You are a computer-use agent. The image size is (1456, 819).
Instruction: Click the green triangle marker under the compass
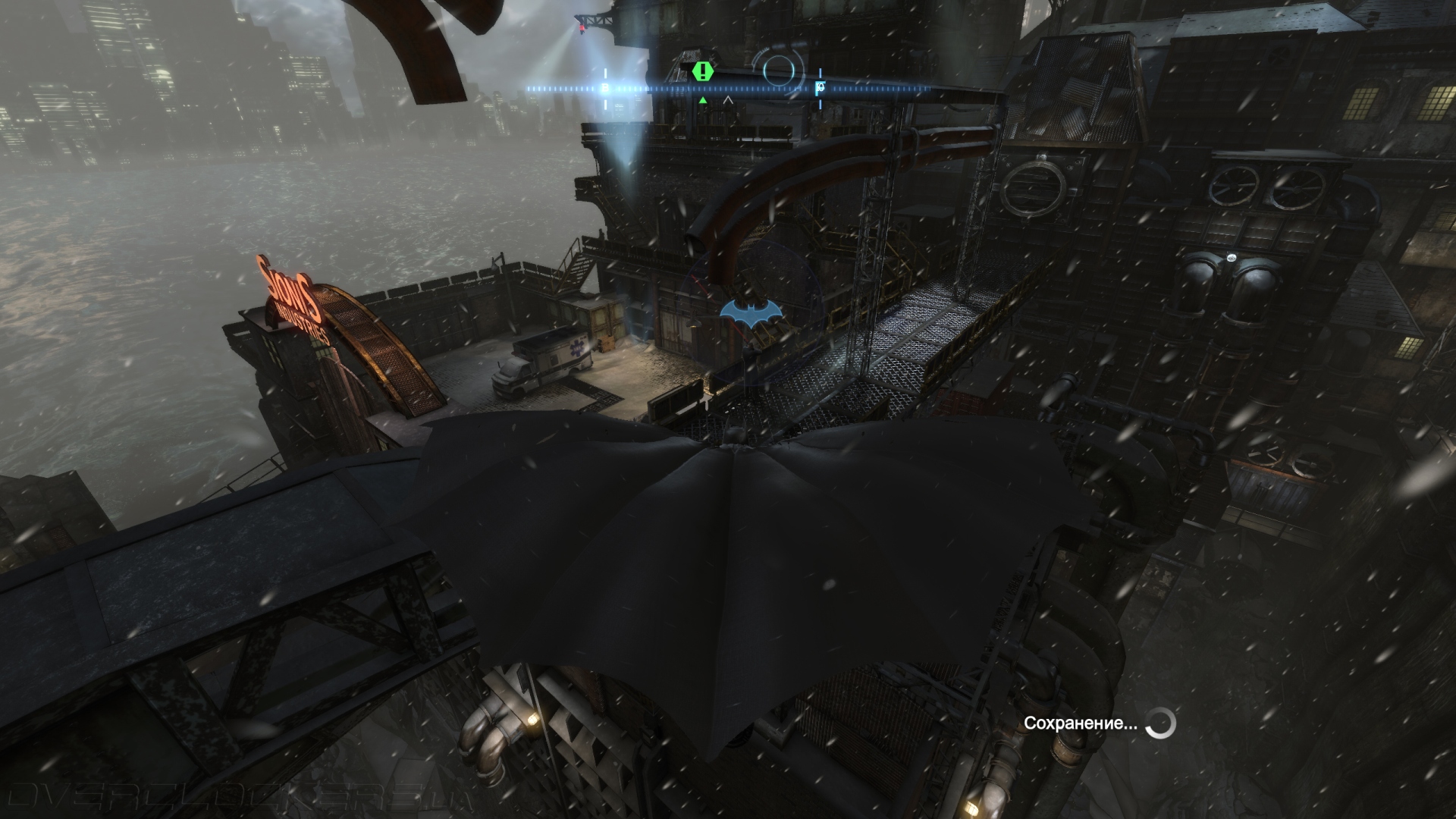pyautogui.click(x=703, y=100)
